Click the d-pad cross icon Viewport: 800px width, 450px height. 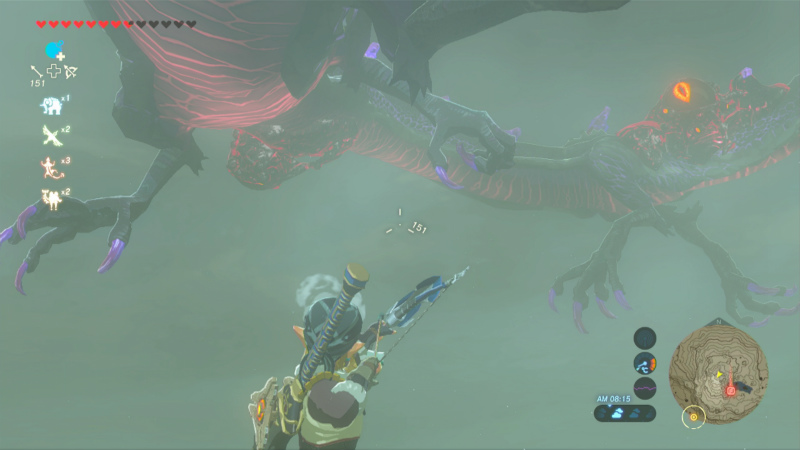(x=54, y=71)
